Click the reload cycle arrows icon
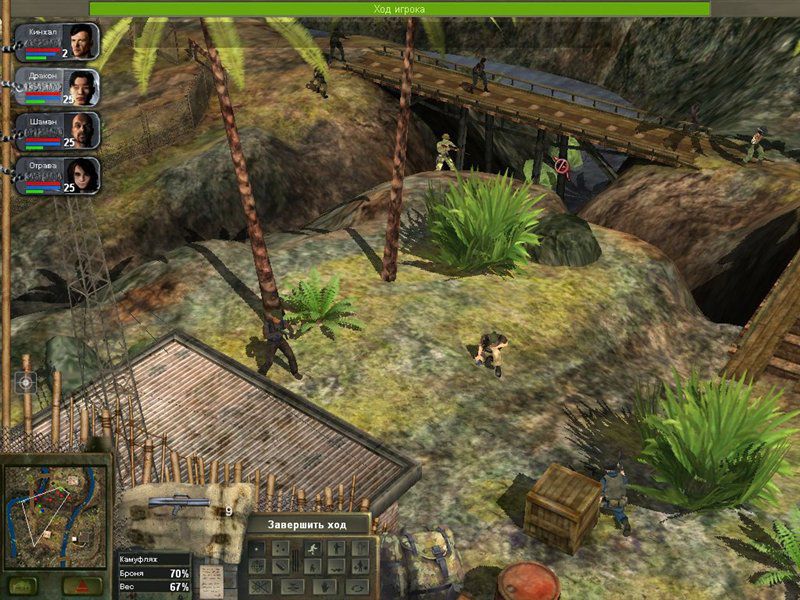 pyautogui.click(x=357, y=586)
